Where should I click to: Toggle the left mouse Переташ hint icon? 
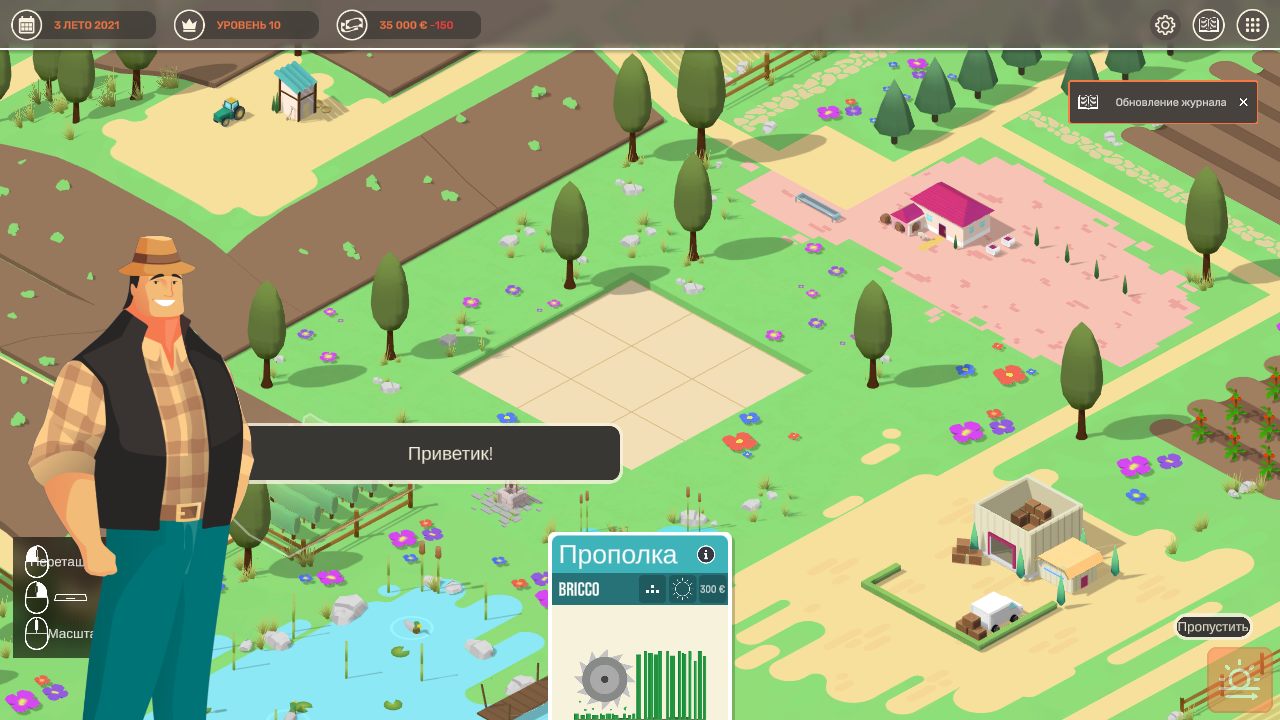click(36, 562)
